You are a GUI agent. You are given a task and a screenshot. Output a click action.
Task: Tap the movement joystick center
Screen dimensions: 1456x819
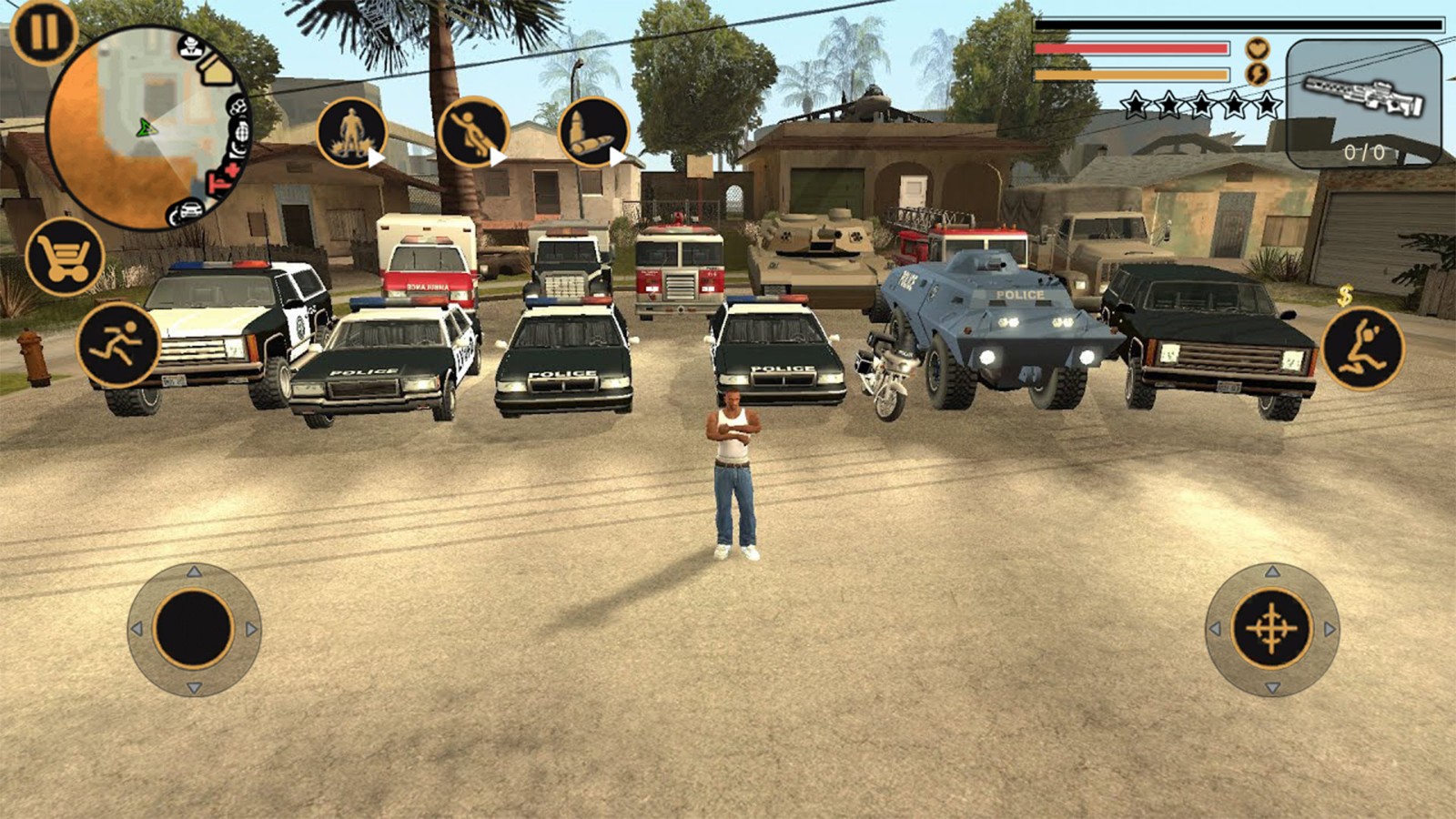[194, 629]
